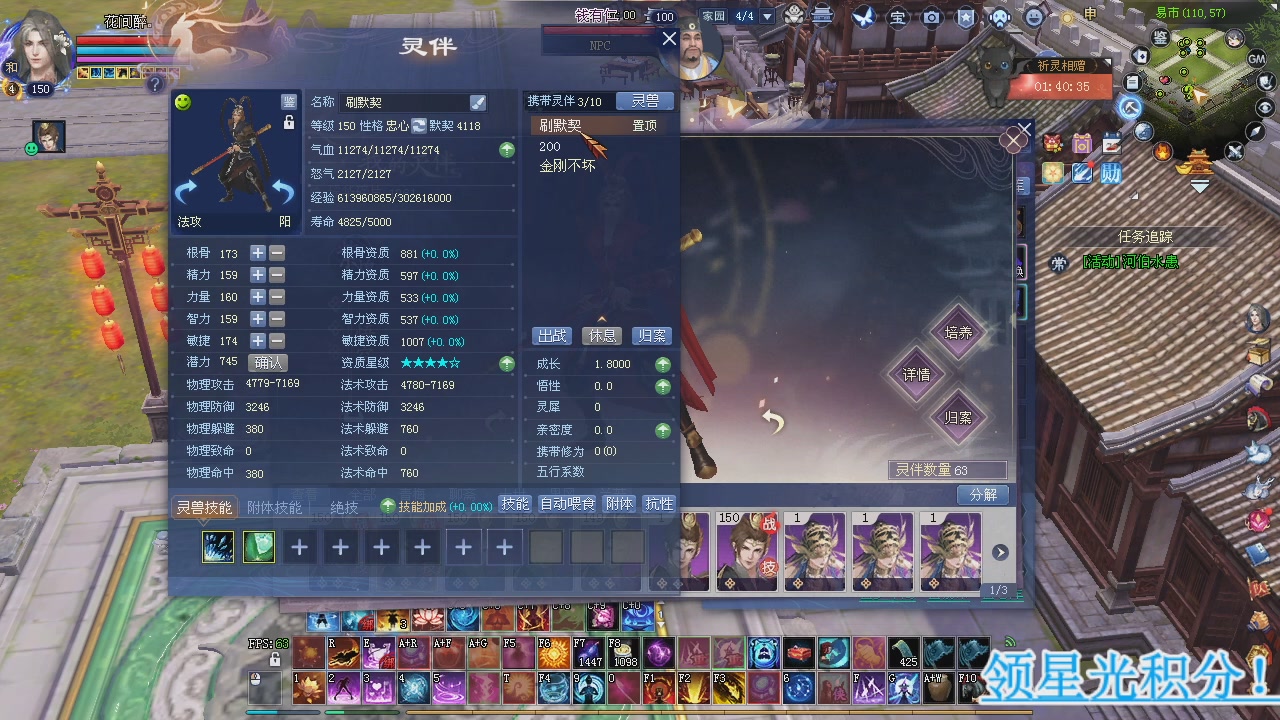Click the eye icon below the minimap
The width and height of the screenshot is (1280, 720).
click(x=1263, y=106)
